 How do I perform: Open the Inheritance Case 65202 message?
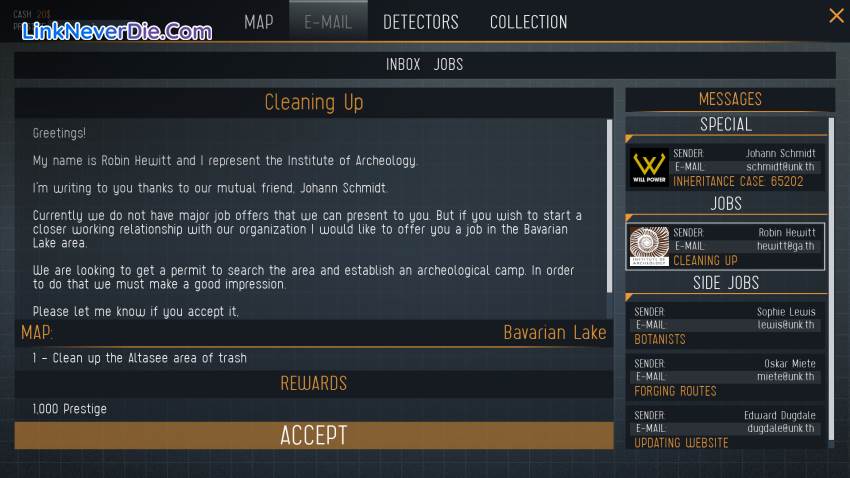click(x=726, y=167)
